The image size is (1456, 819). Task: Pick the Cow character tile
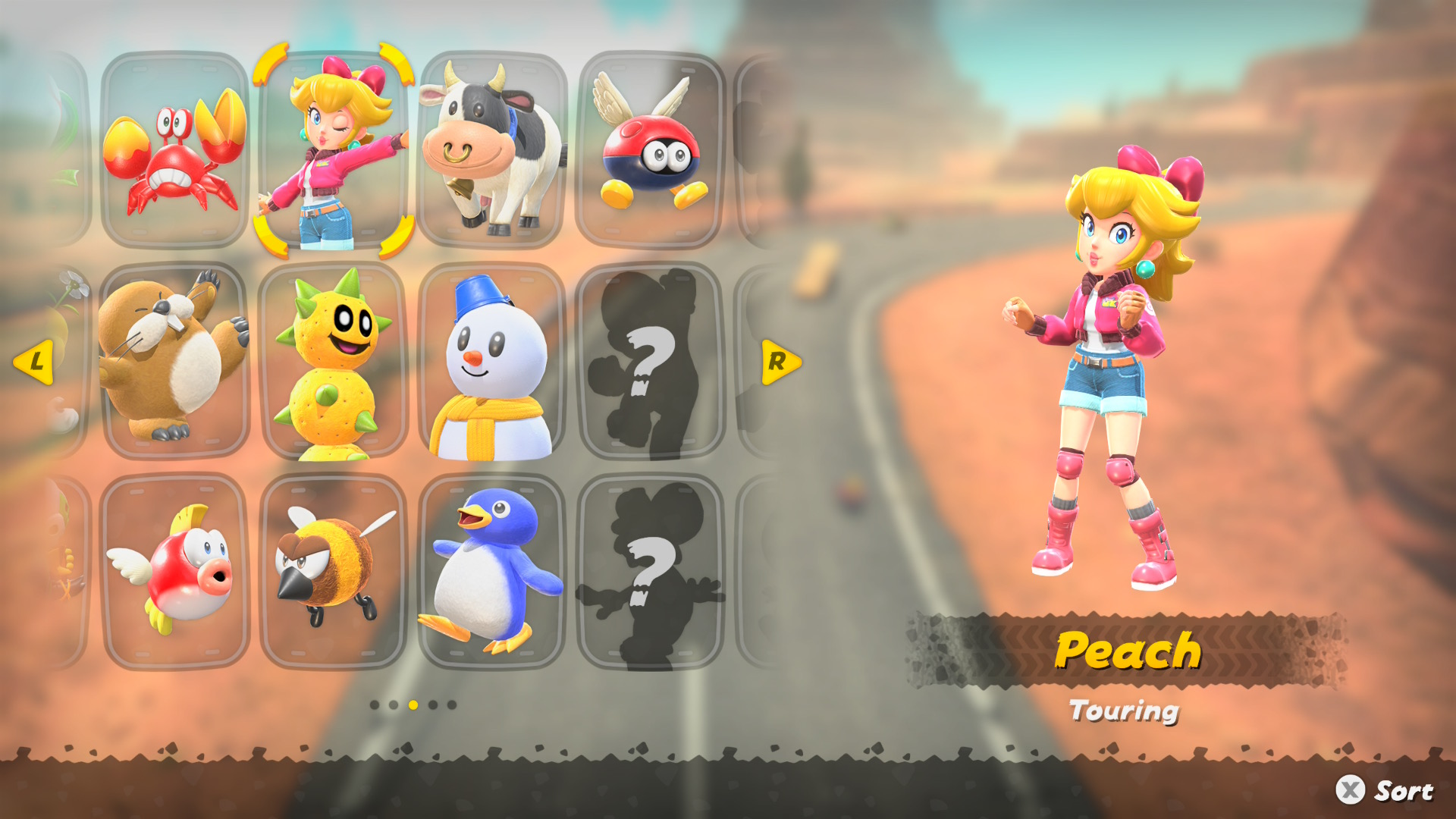(x=493, y=150)
